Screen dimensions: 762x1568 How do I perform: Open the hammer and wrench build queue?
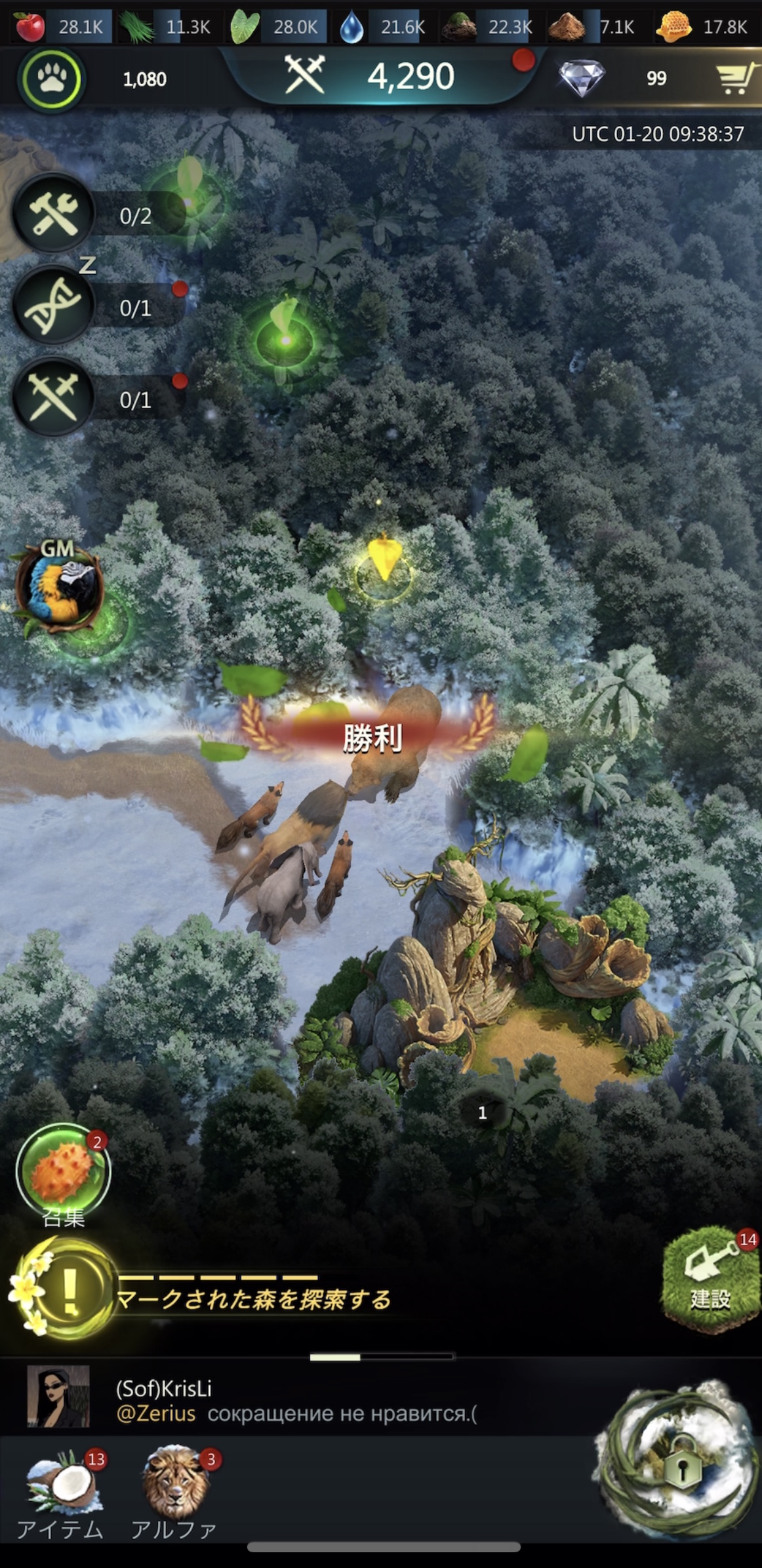(54, 214)
